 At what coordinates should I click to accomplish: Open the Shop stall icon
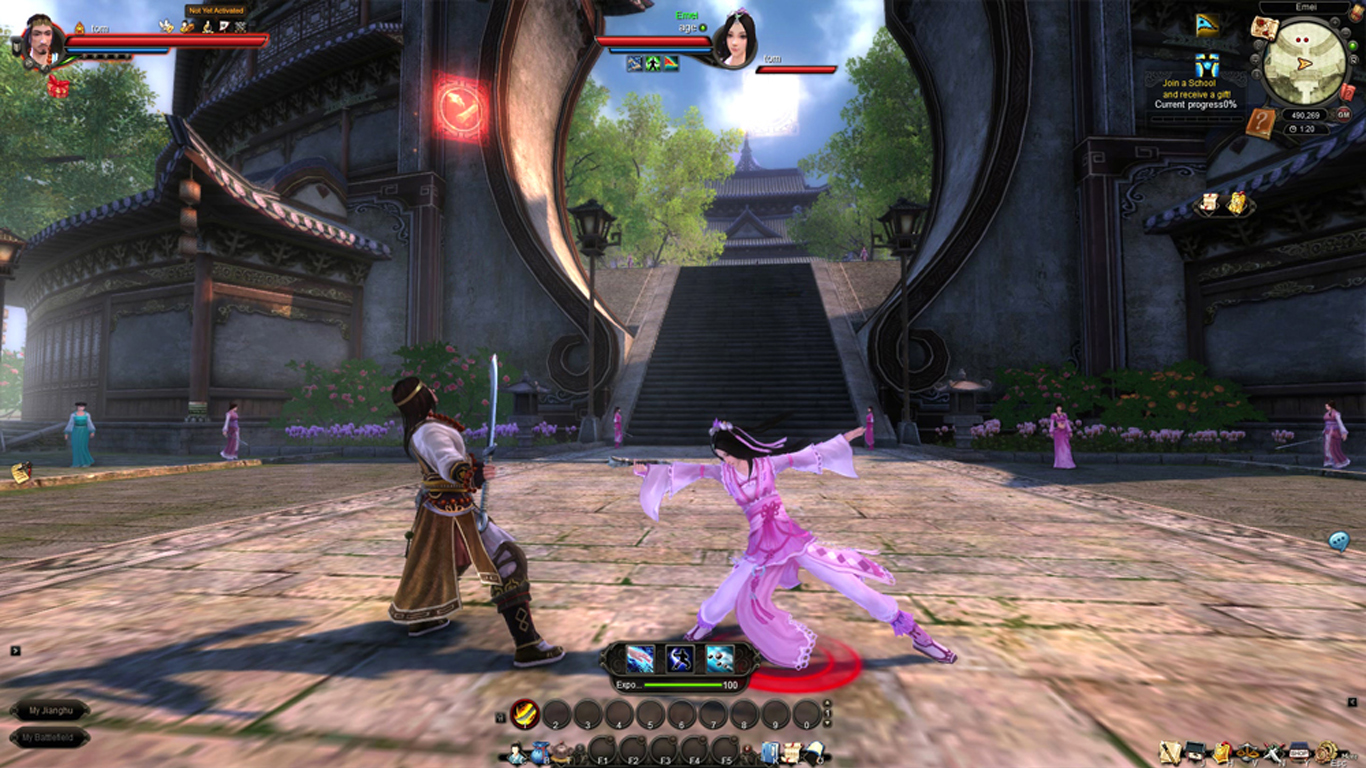1299,752
